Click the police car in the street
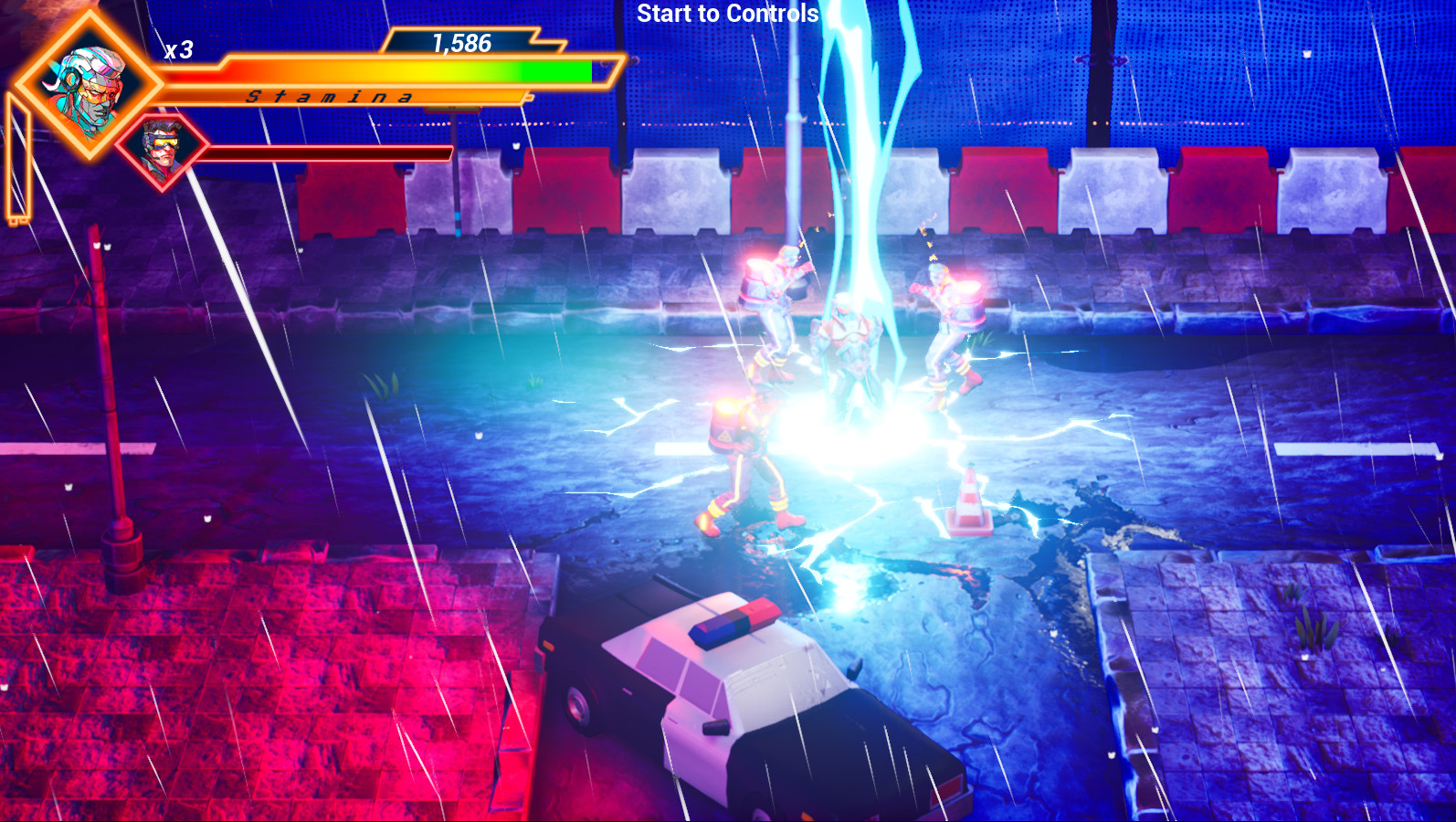Screen dimensions: 1456x822 (x=758, y=703)
